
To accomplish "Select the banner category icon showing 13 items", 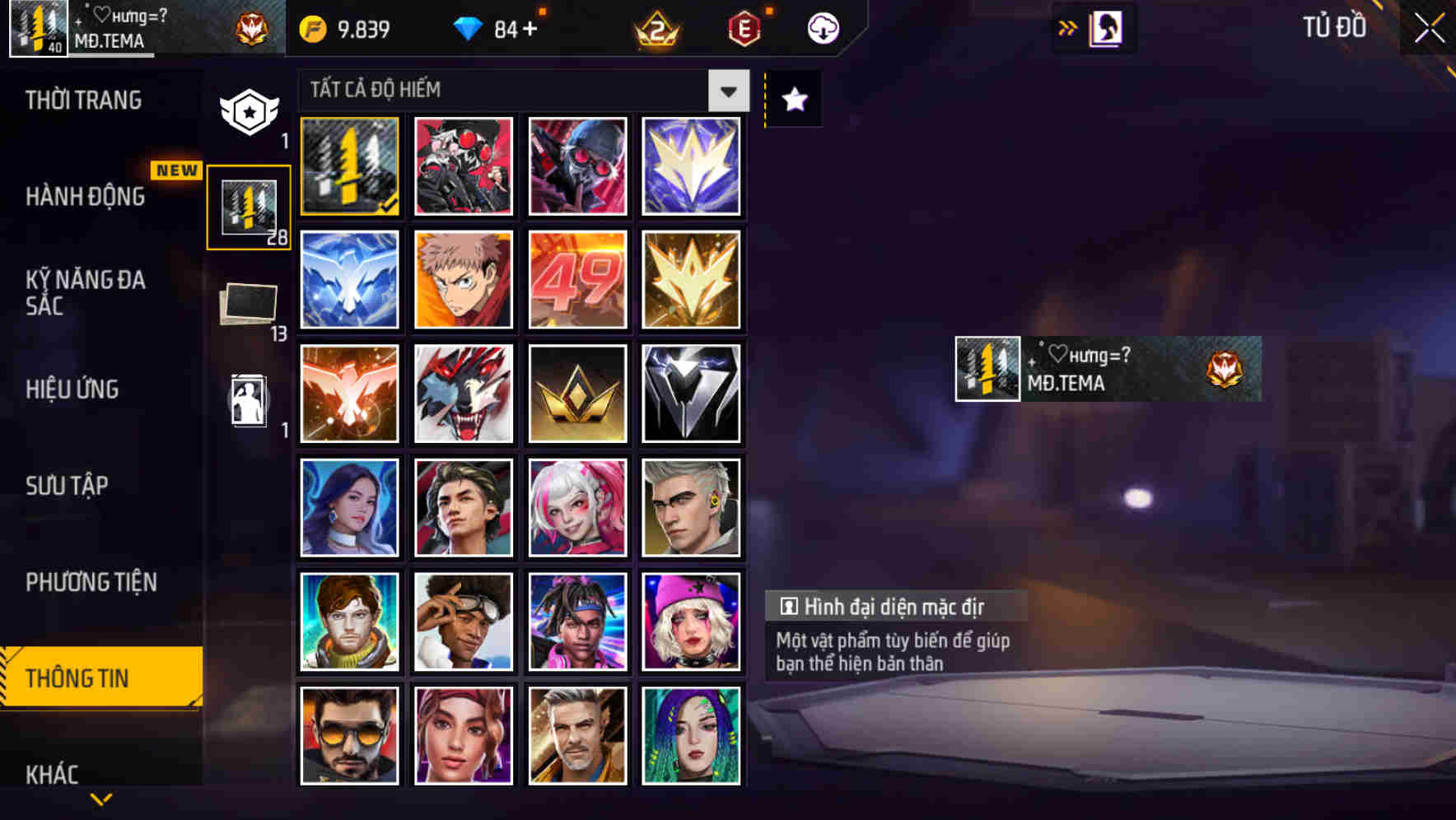I will 248,301.
